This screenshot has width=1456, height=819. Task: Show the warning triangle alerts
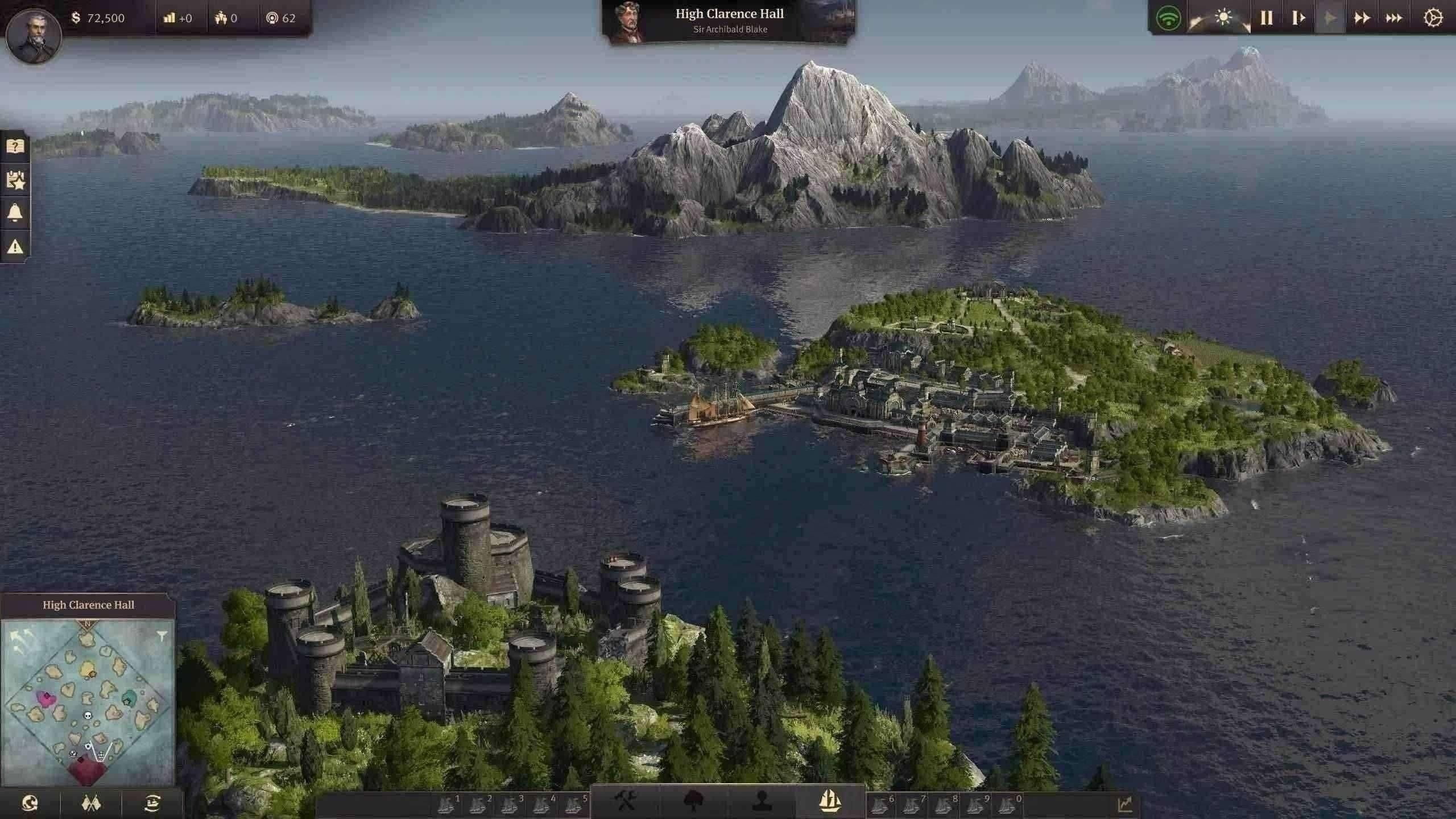click(x=15, y=246)
